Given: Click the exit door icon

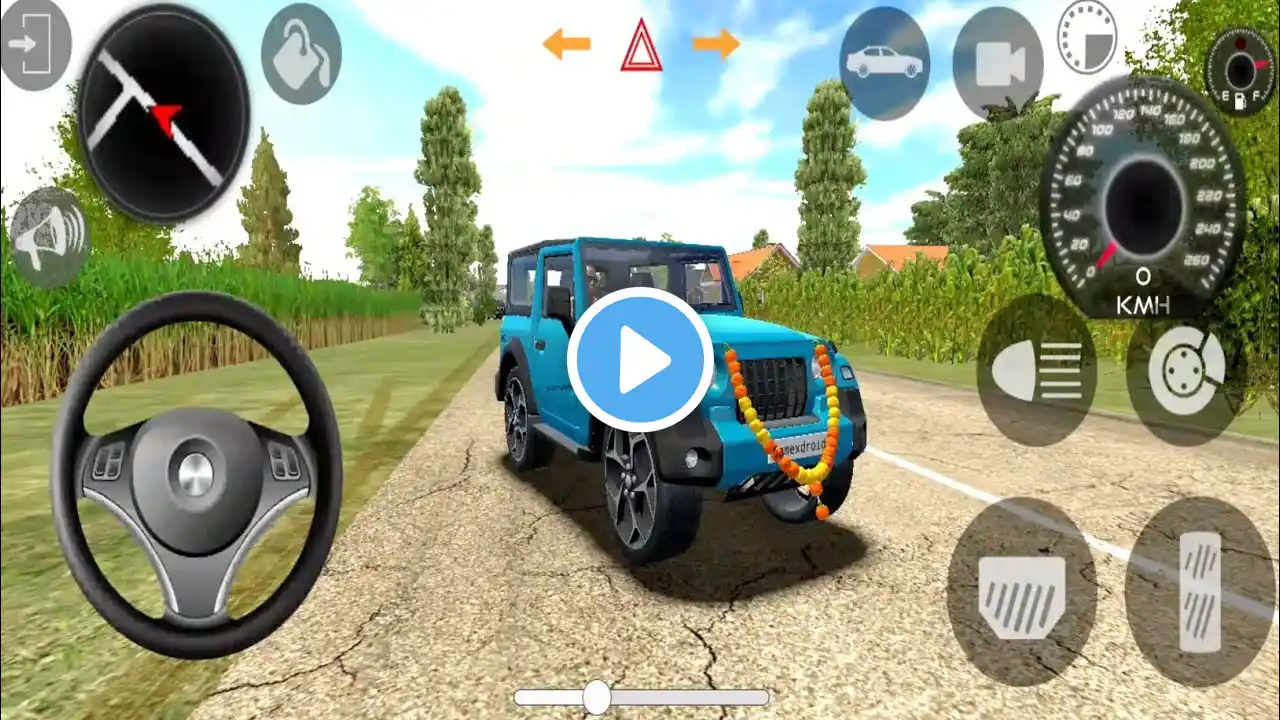Looking at the screenshot, I should coord(35,44).
